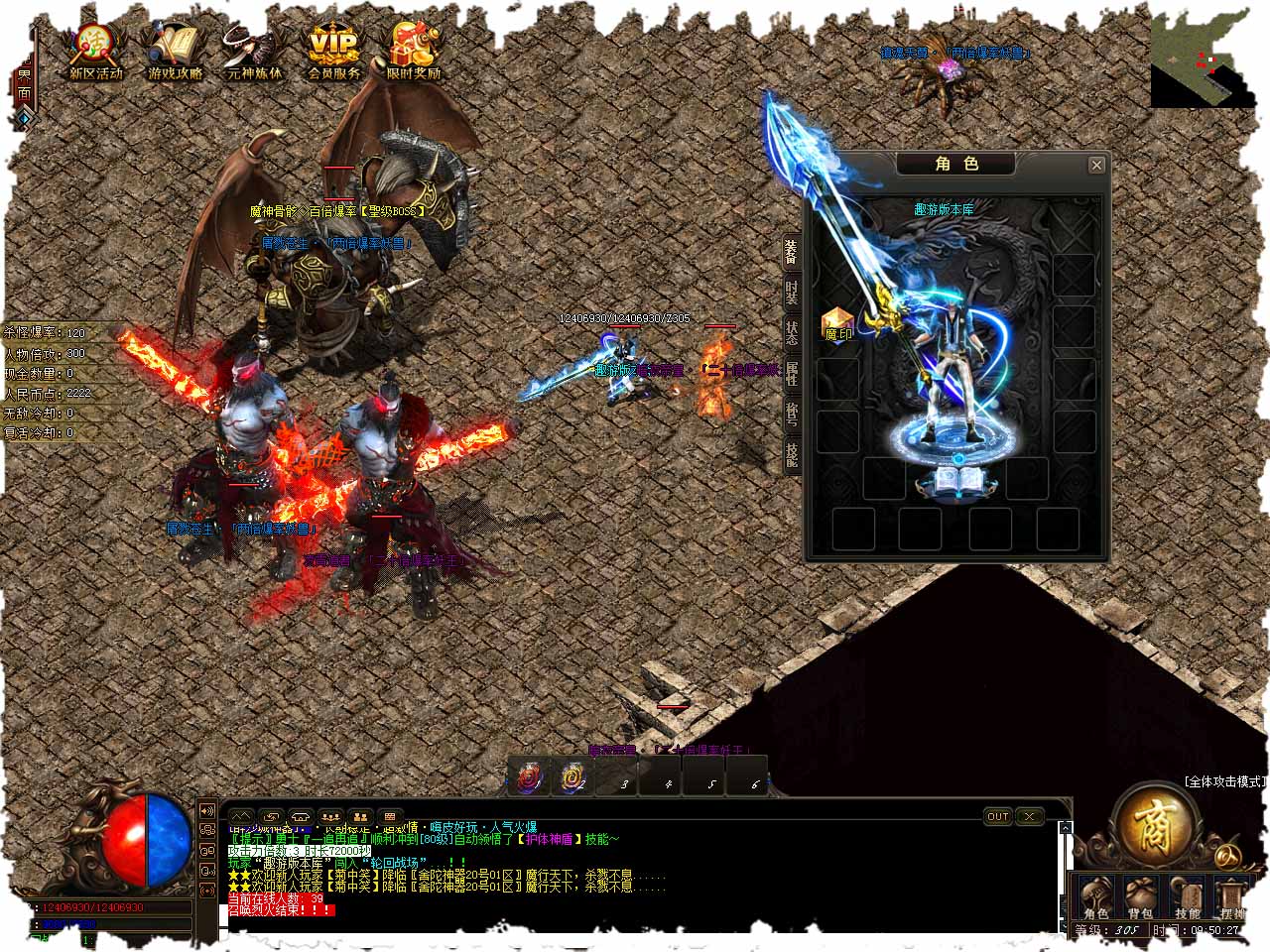
Task: Open the 新区活动 new-server events menu
Action: (95, 52)
